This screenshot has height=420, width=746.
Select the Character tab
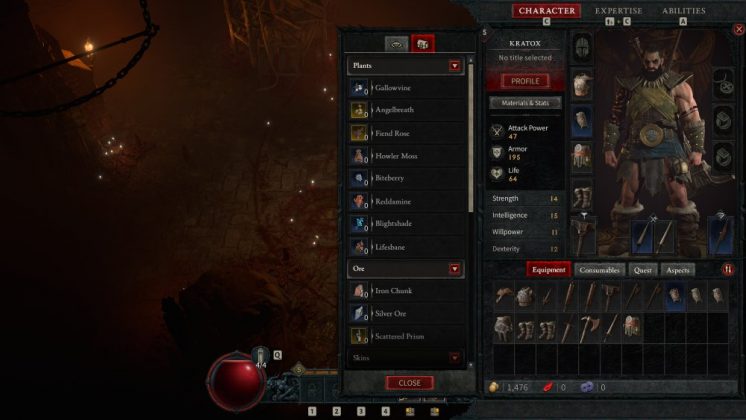click(x=546, y=11)
